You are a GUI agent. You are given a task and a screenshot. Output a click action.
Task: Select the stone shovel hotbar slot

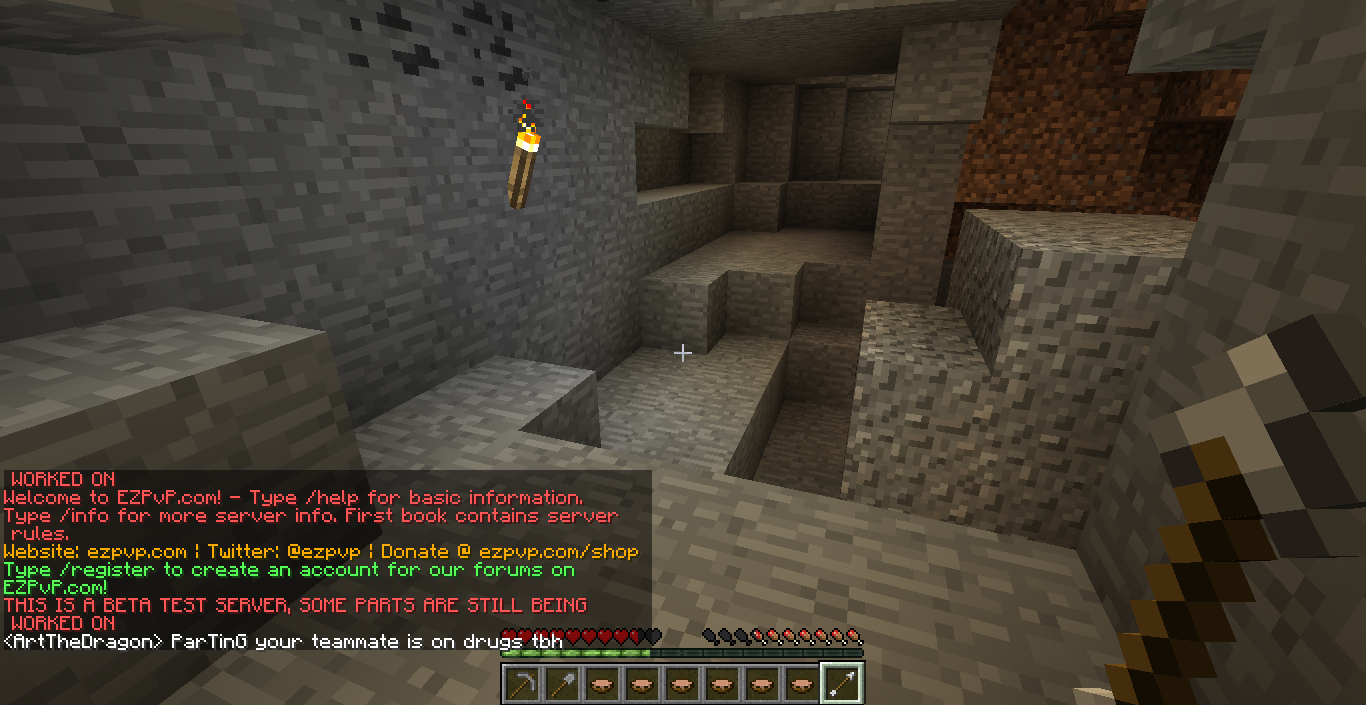561,684
